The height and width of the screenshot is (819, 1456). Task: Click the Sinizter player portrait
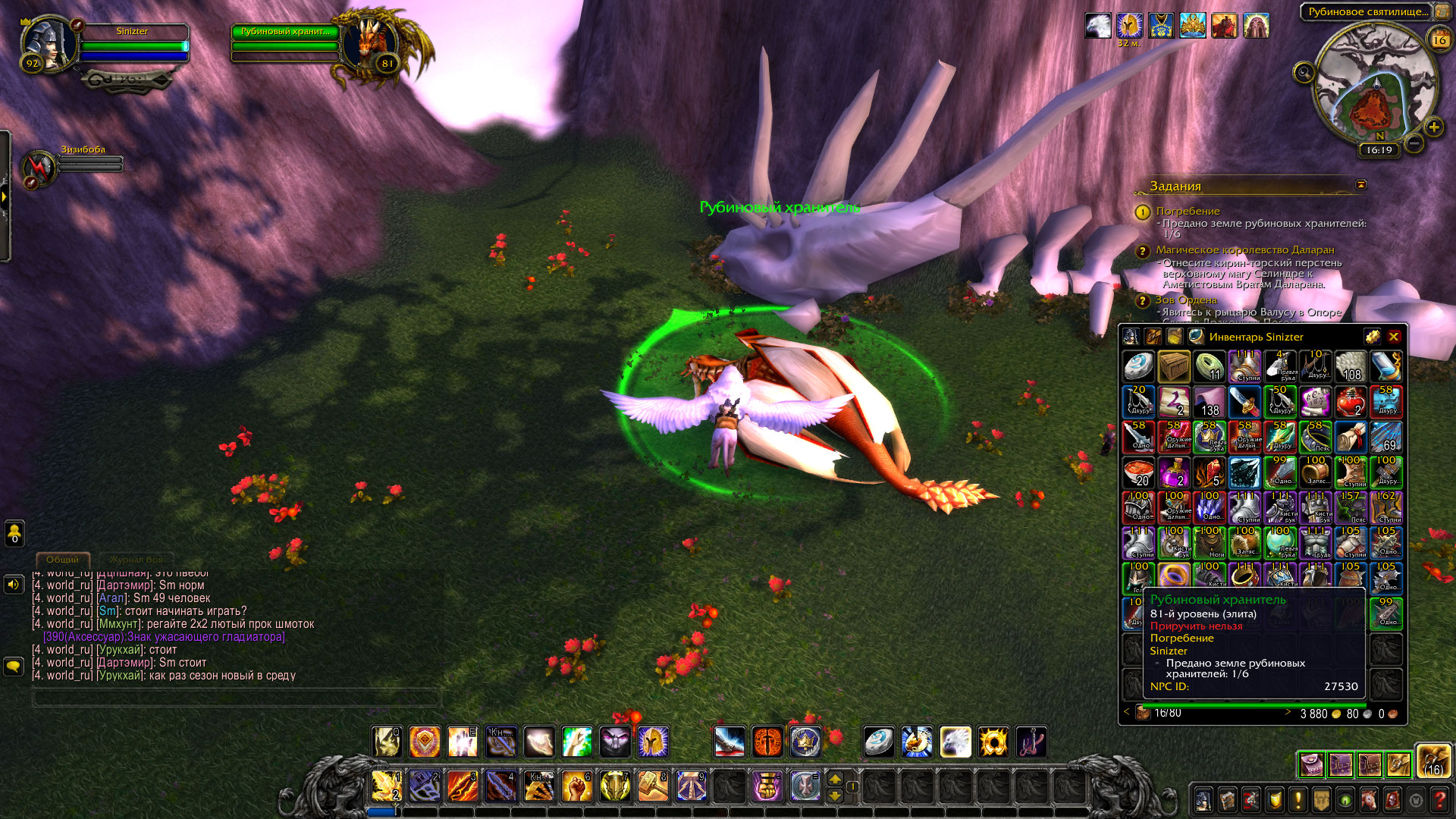coord(49,43)
